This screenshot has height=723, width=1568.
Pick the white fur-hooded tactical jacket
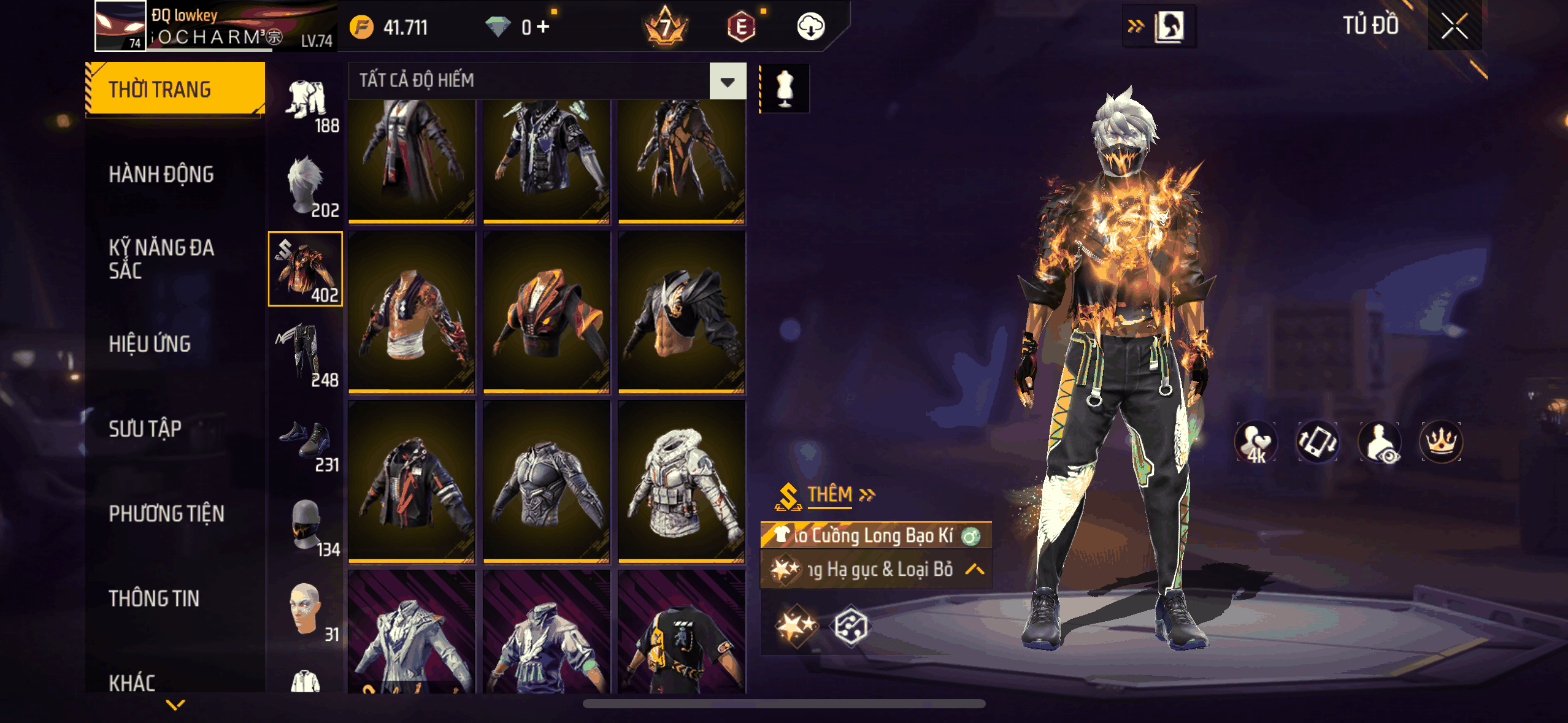point(682,481)
